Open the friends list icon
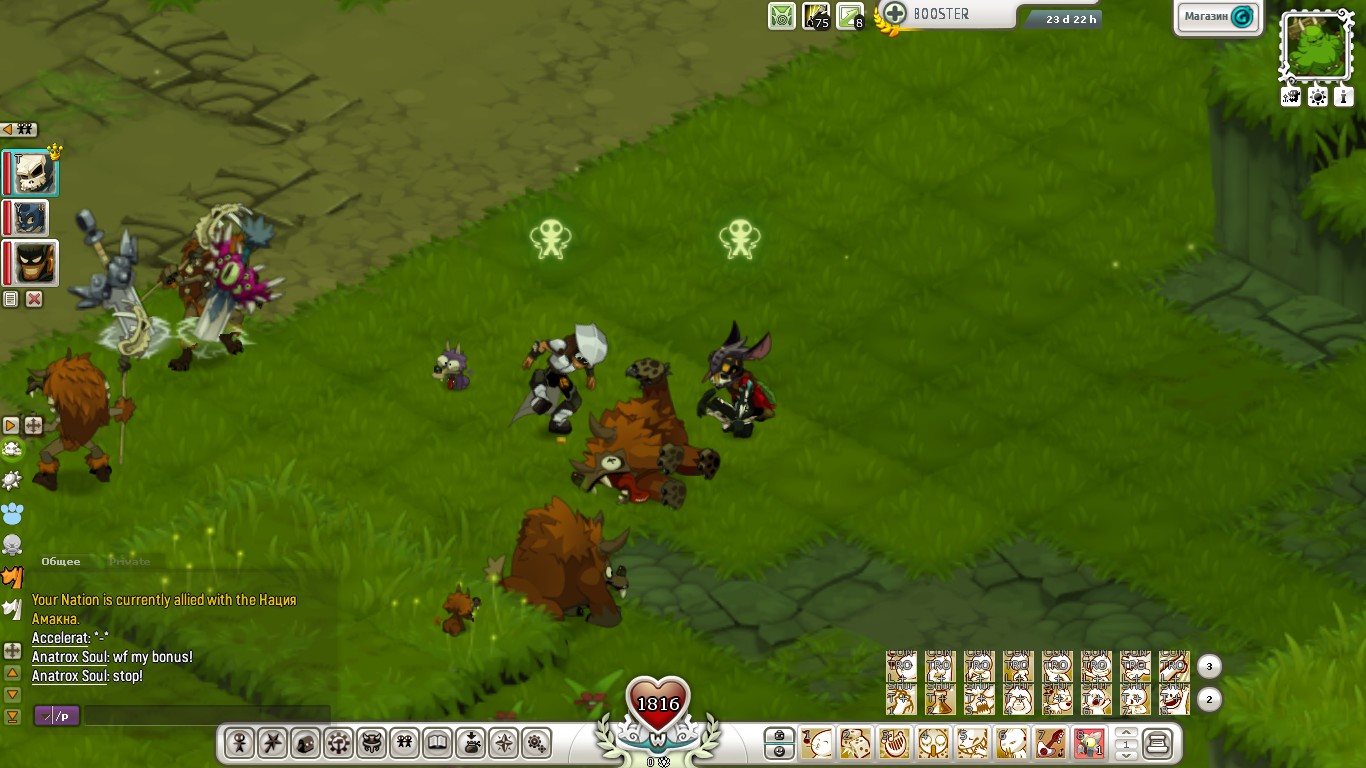 tap(404, 743)
